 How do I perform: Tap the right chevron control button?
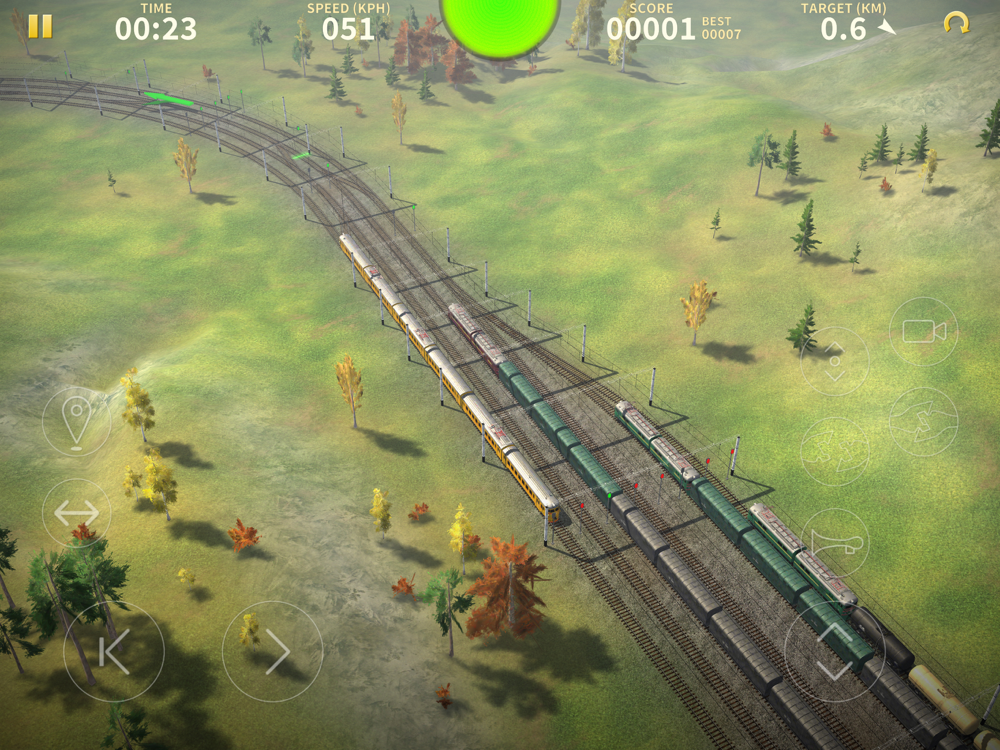coord(272,651)
